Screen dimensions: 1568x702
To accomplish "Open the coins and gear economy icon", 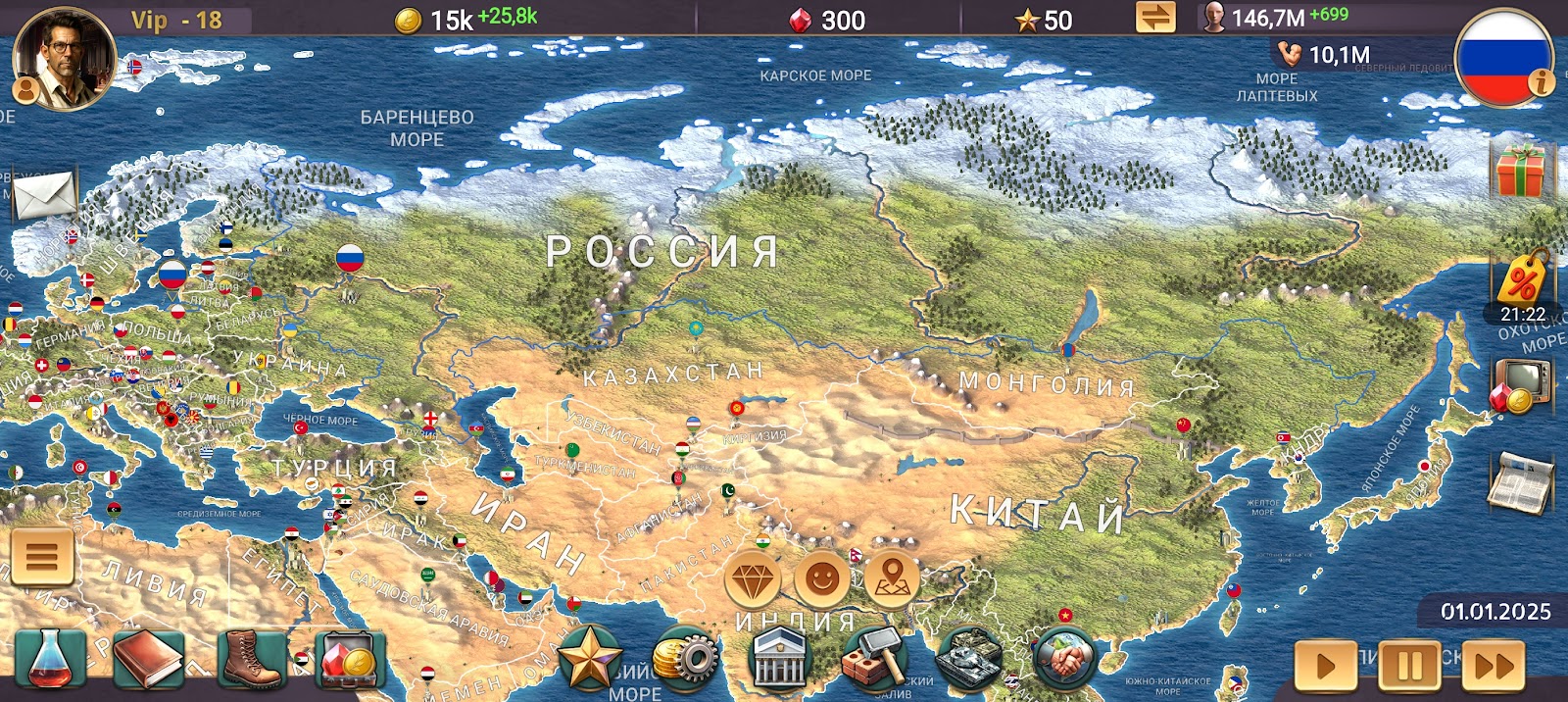I will [685, 659].
